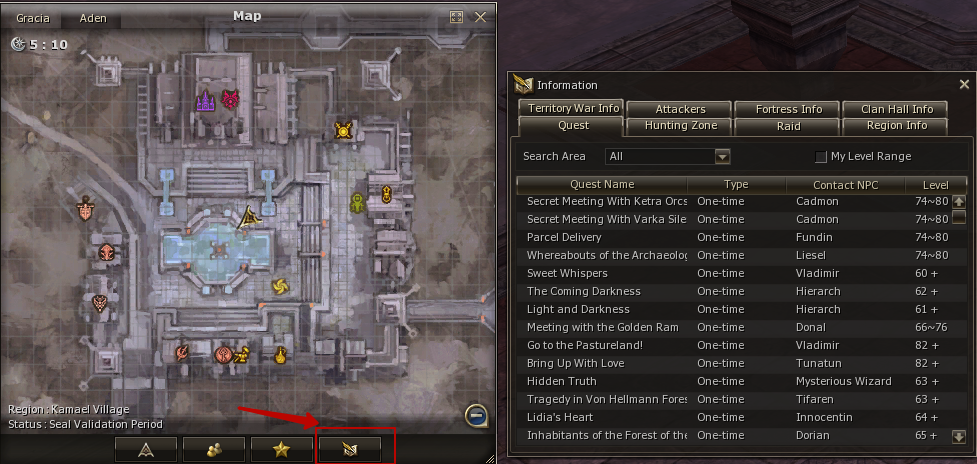The image size is (977, 464).
Task: Select the Hunting Zone tab
Action: 680,126
